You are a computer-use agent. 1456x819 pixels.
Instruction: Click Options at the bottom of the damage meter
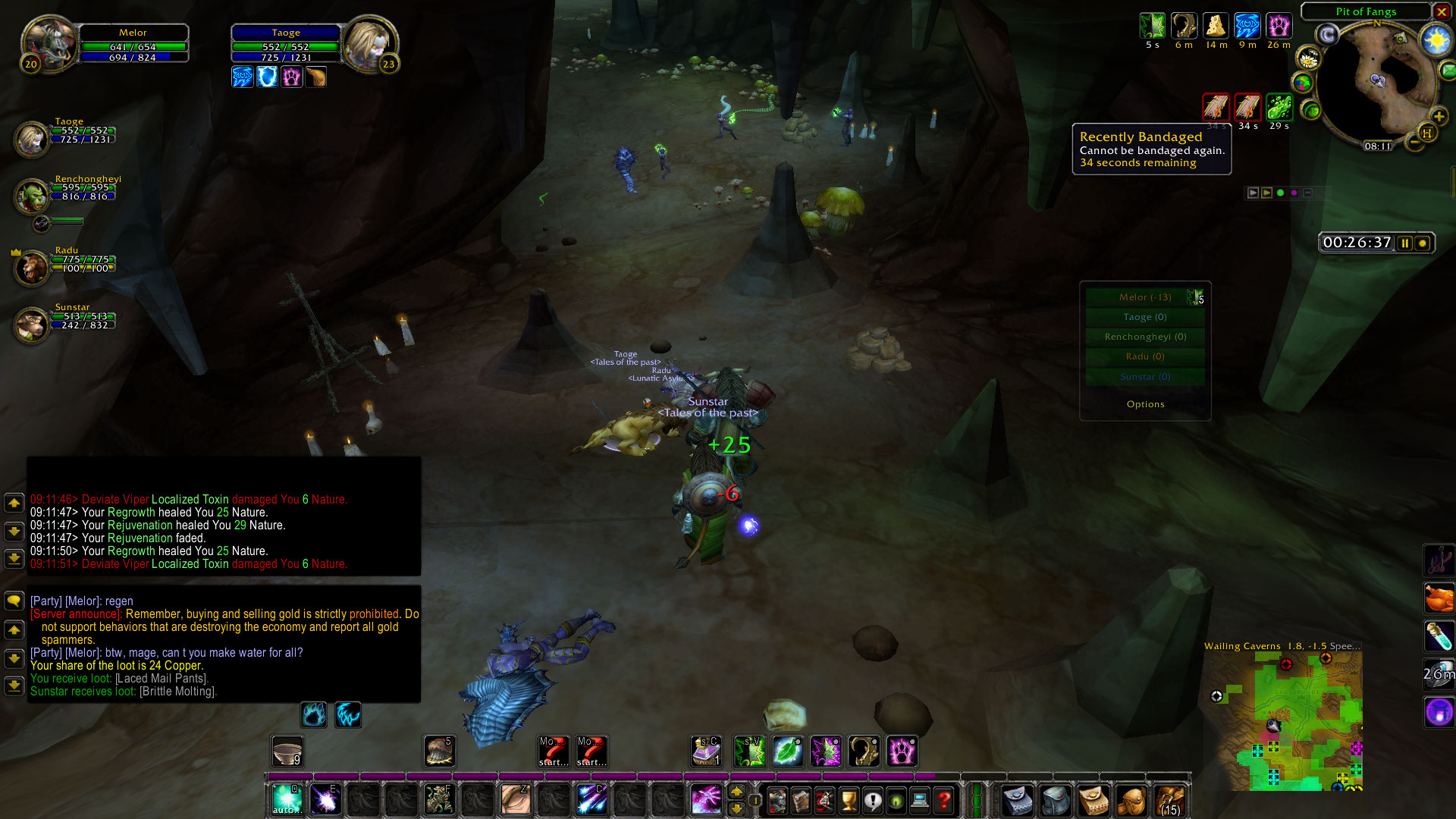point(1145,403)
